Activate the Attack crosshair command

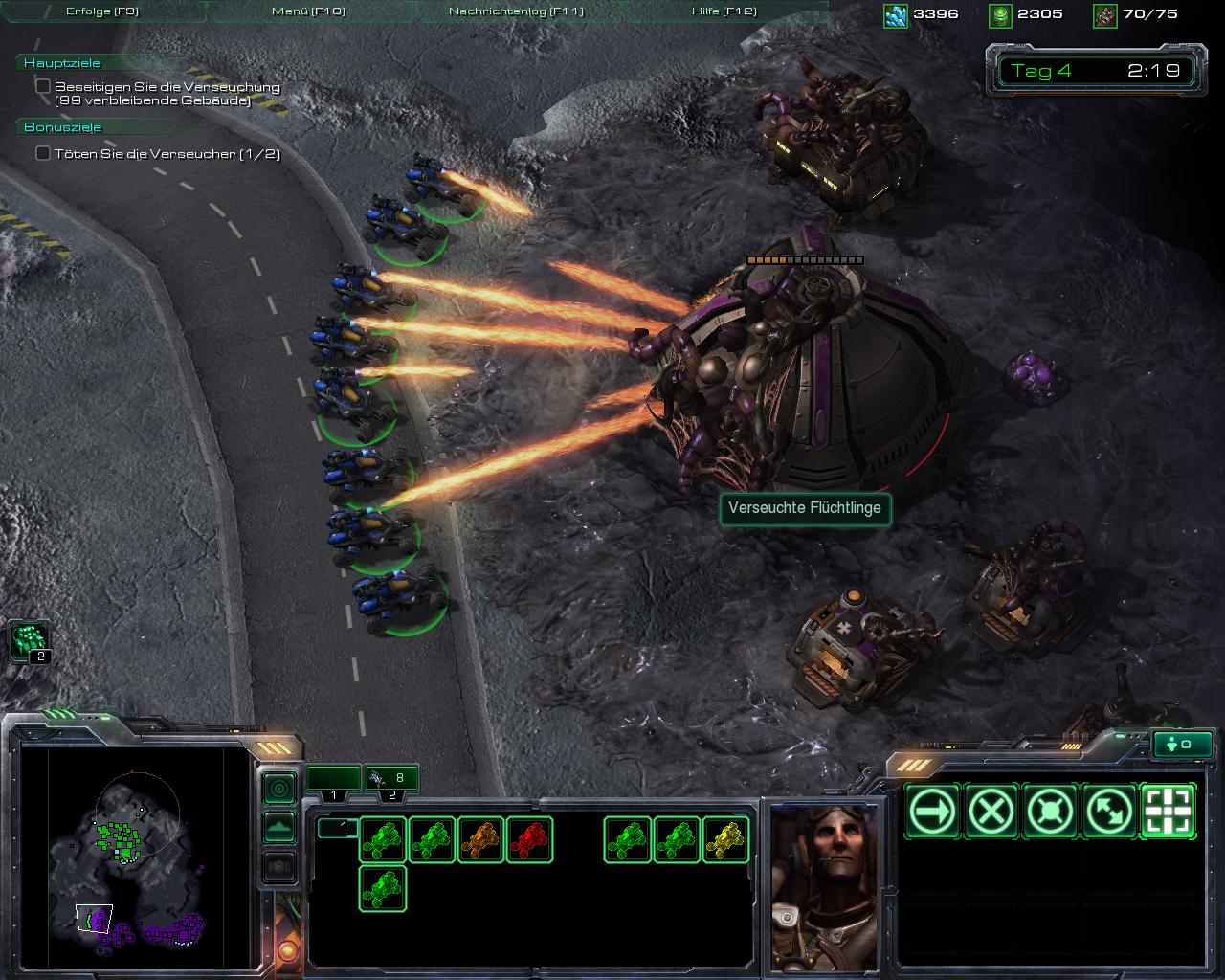click(1169, 812)
